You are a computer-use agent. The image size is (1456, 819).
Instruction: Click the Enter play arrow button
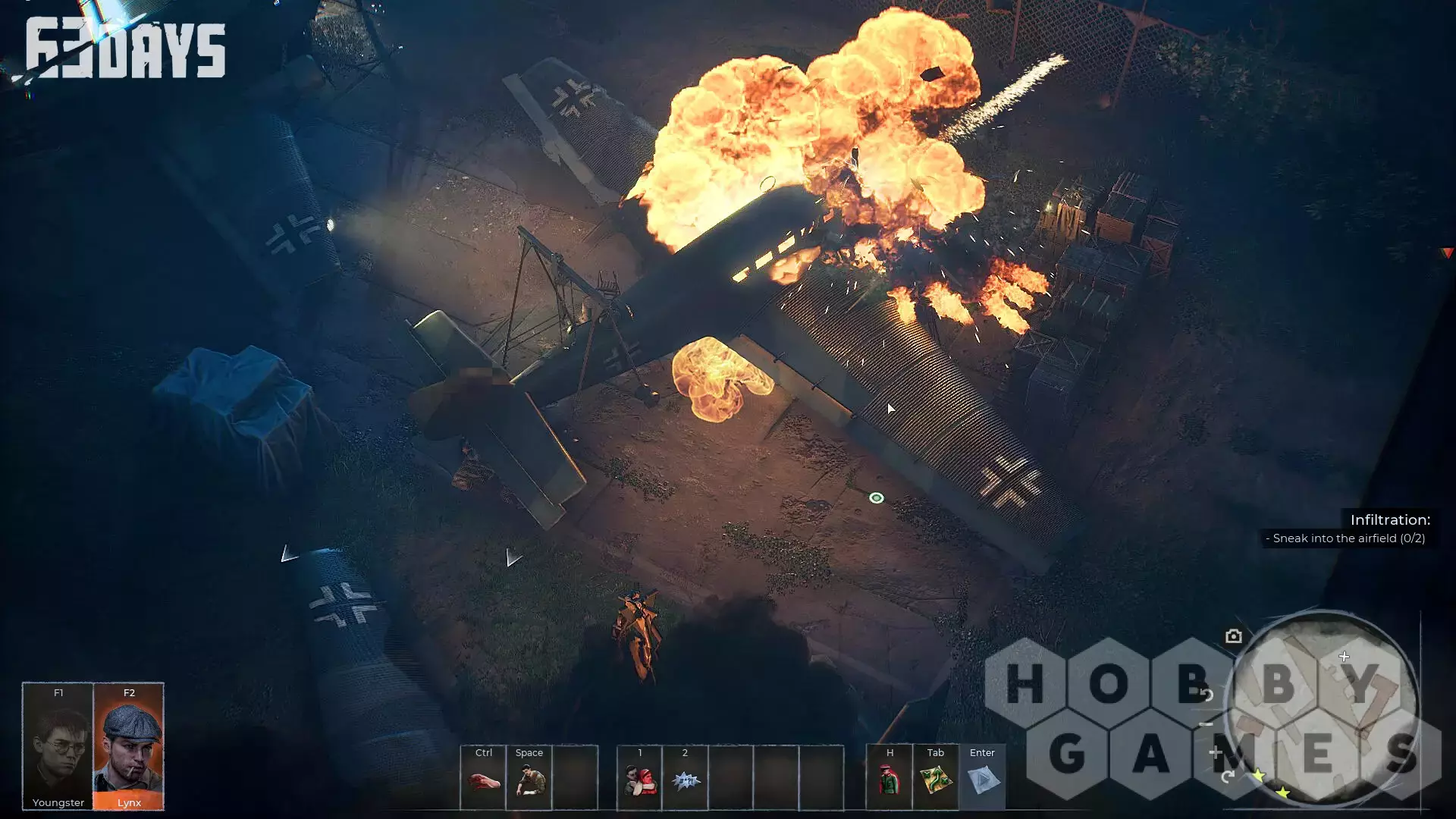point(982,780)
